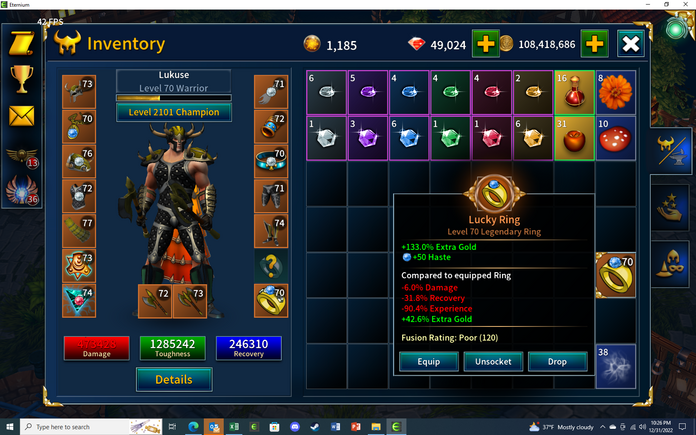The width and height of the screenshot is (696, 435).
Task: Unsocket the Lucky Ring gem
Action: click(x=493, y=361)
